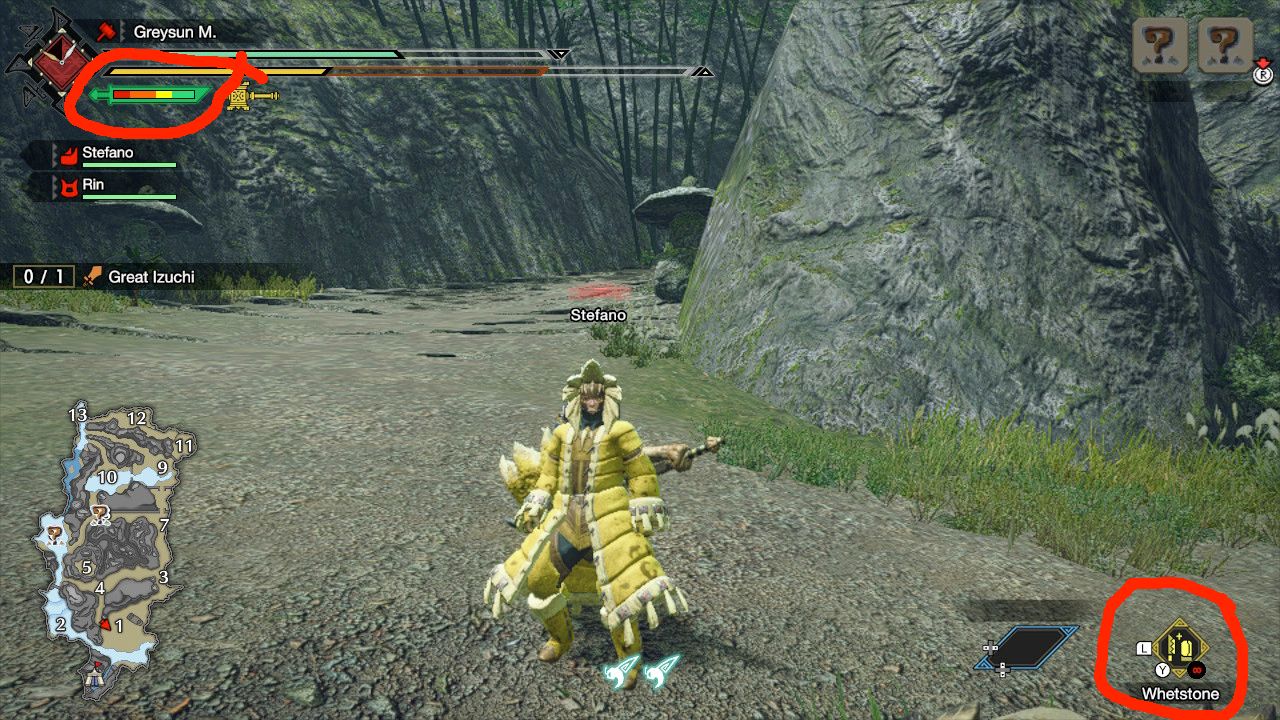Click the R button prompt under the monster icons

point(1263,75)
